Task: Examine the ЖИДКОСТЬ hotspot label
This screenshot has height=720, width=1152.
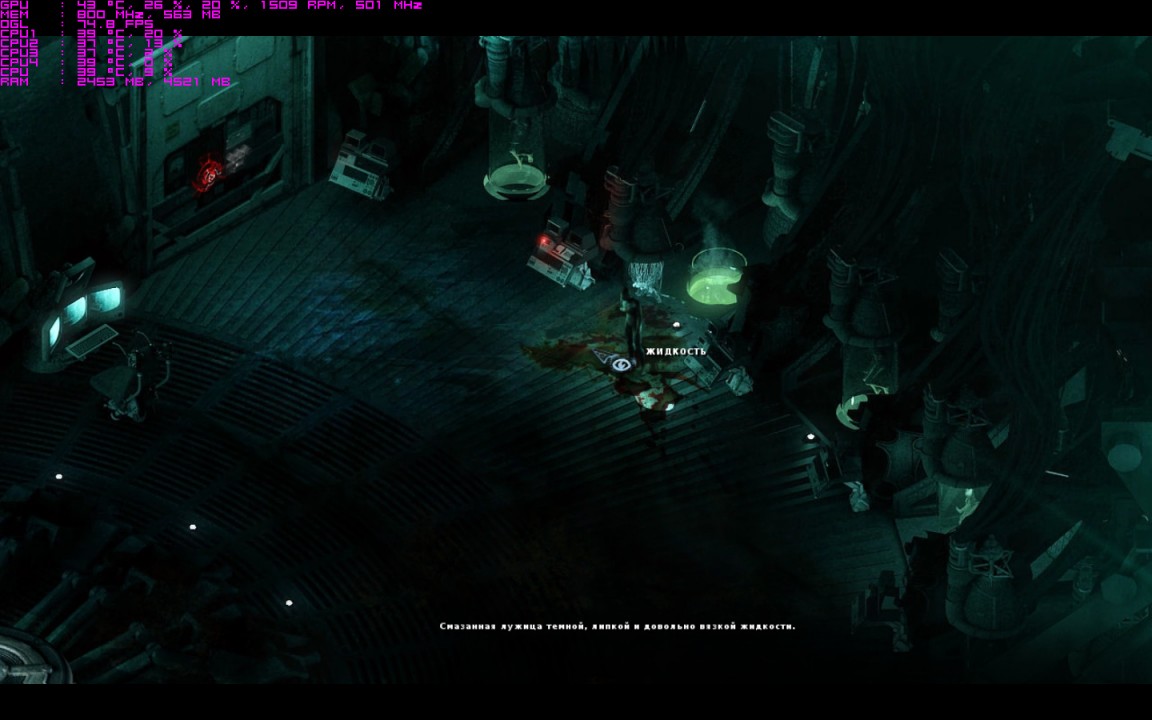Action: coord(676,351)
